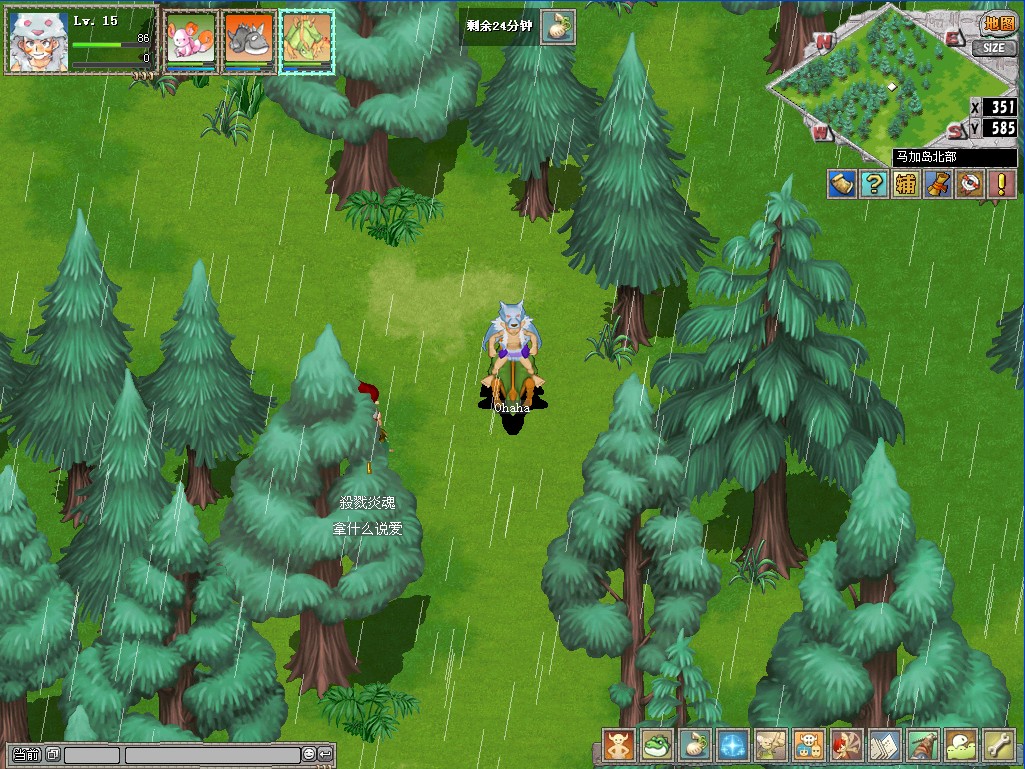1025x769 pixels.
Task: Open the world map with the 地图 button
Action: click(x=997, y=24)
